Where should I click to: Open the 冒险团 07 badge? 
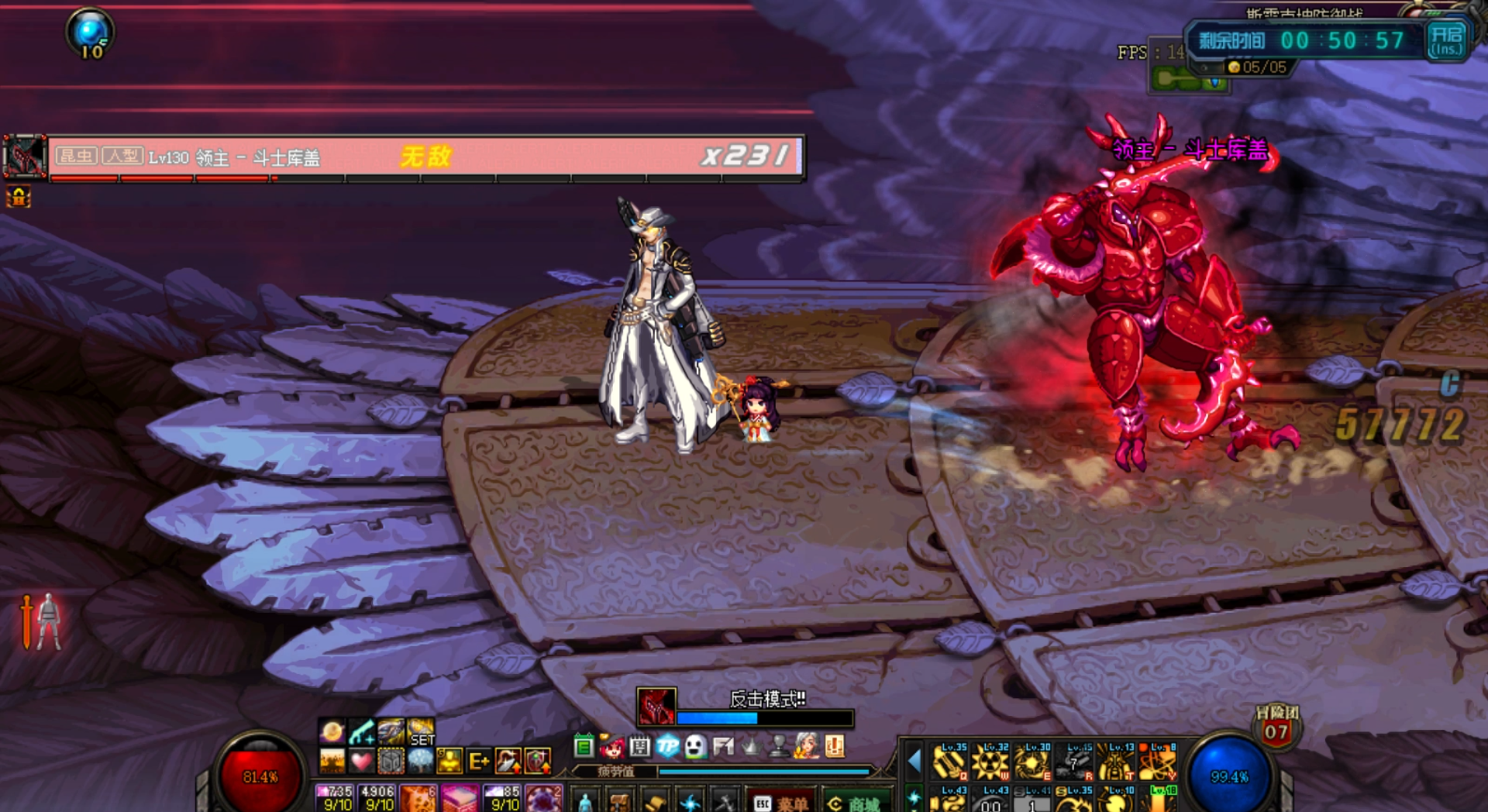tap(1276, 727)
